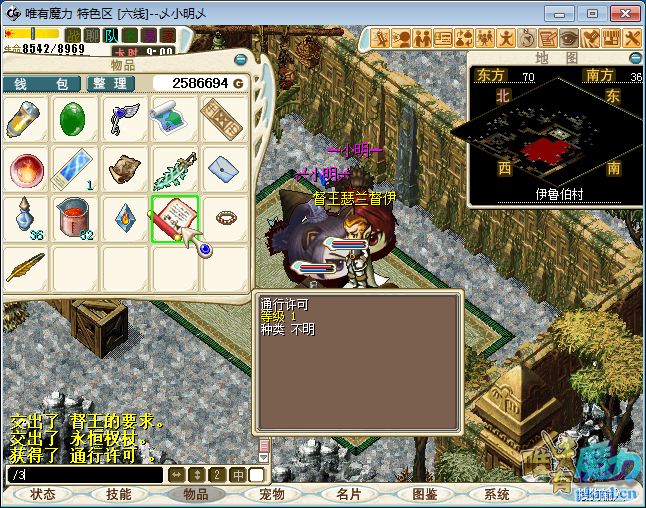
Task: Focus the chat input box
Action: click(84, 475)
